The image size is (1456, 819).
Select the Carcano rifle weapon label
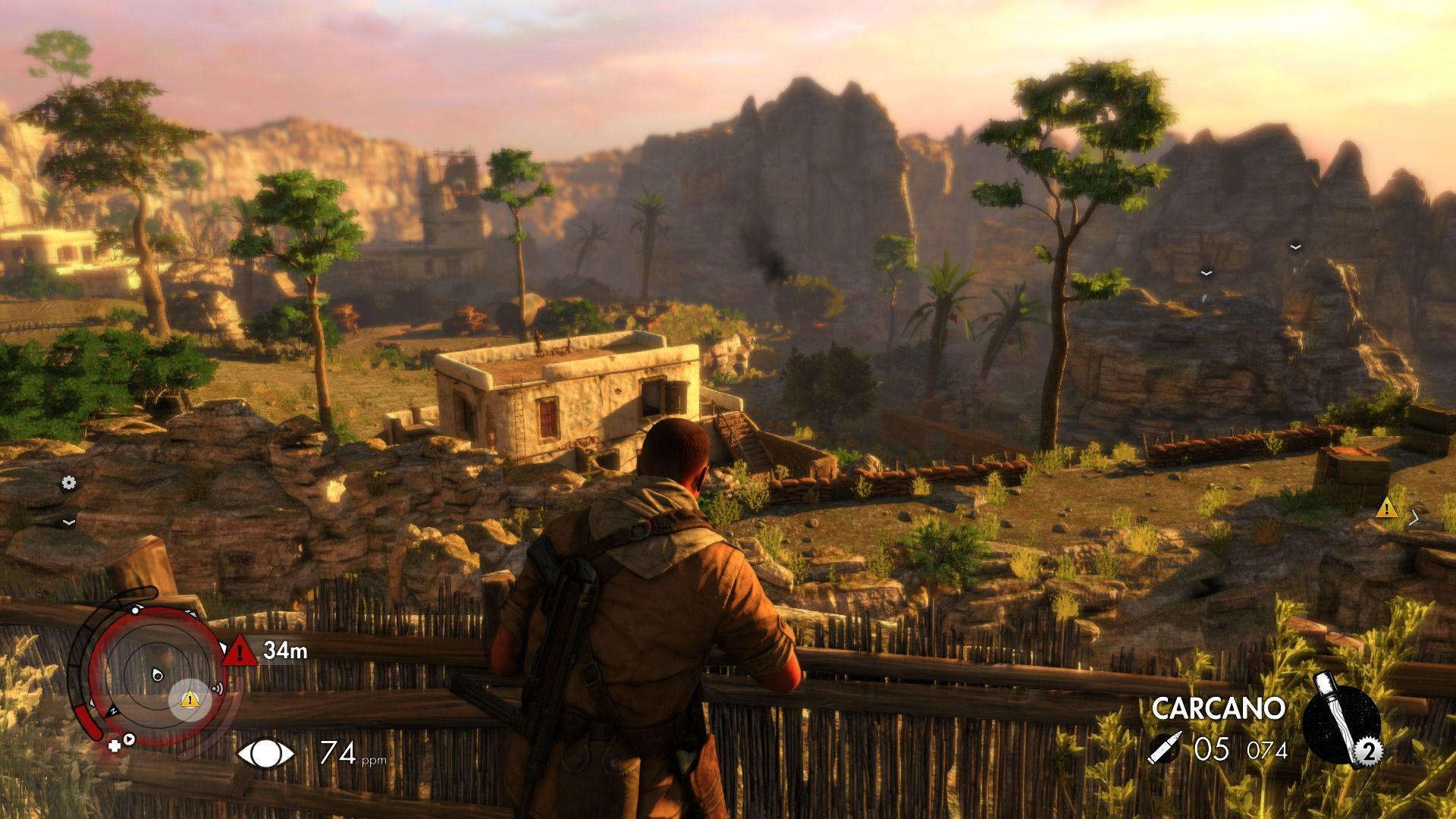[1218, 708]
